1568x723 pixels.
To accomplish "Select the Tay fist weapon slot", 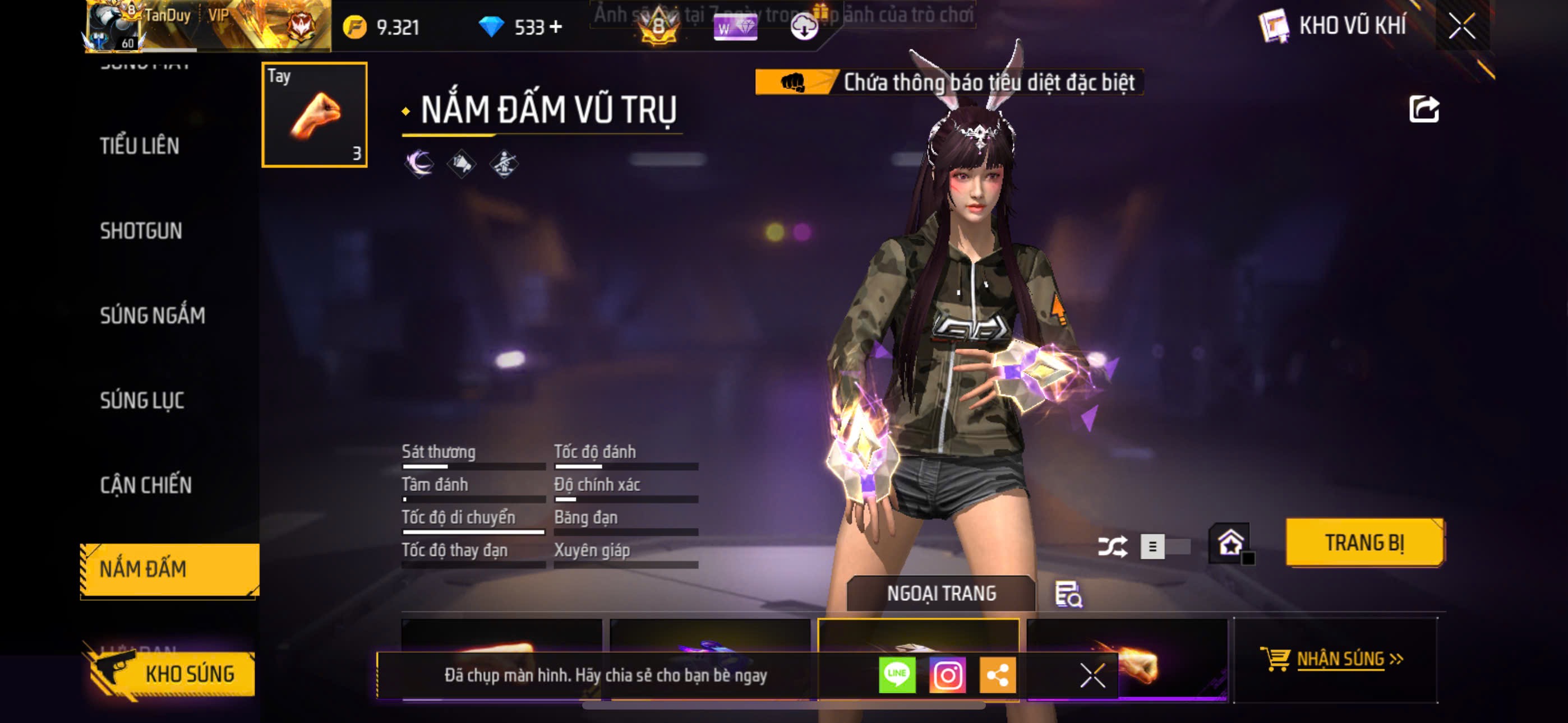I will (314, 114).
